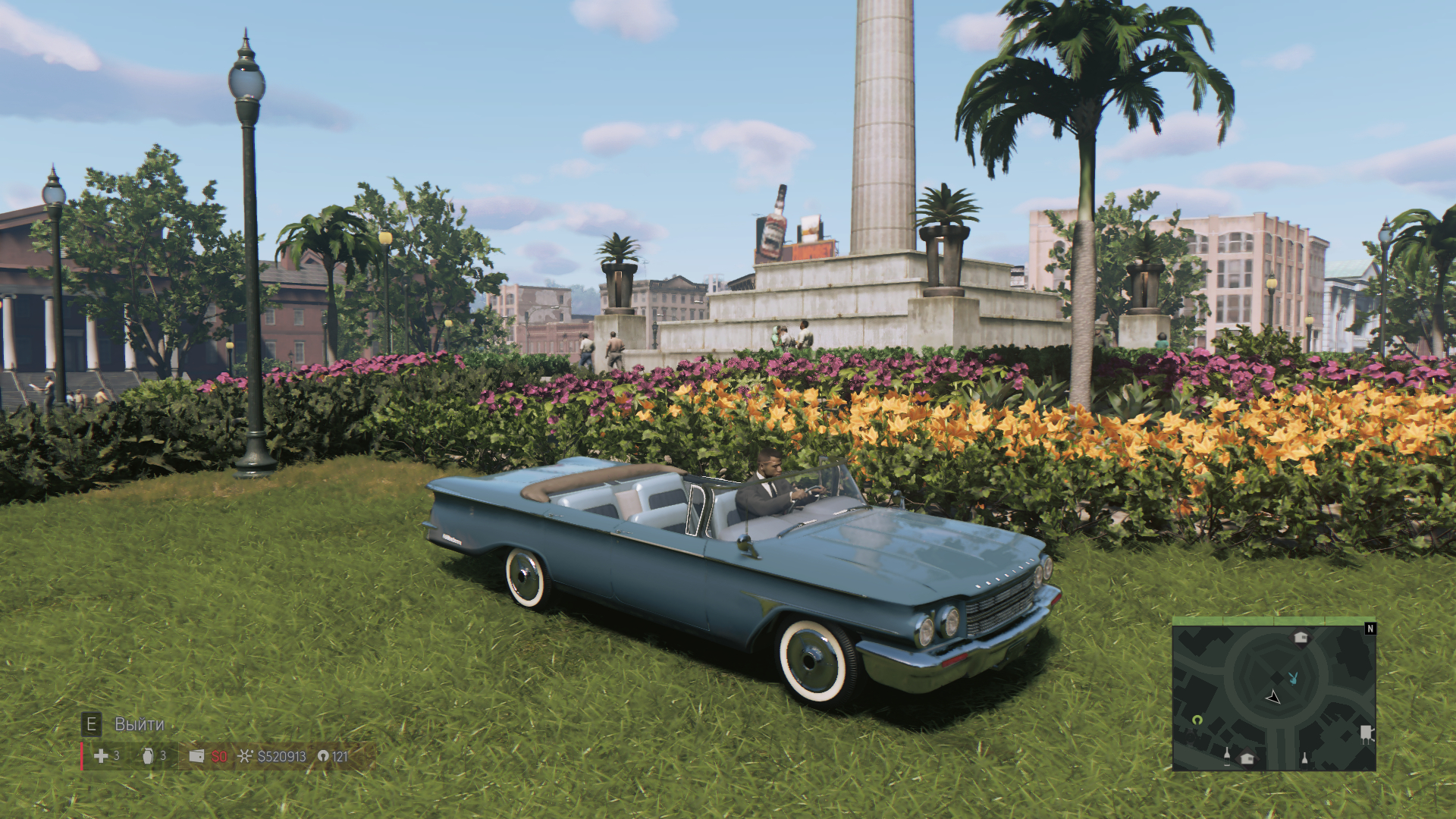1456x819 pixels.
Task: Click the player arrow on the minimap
Action: coord(1273,698)
